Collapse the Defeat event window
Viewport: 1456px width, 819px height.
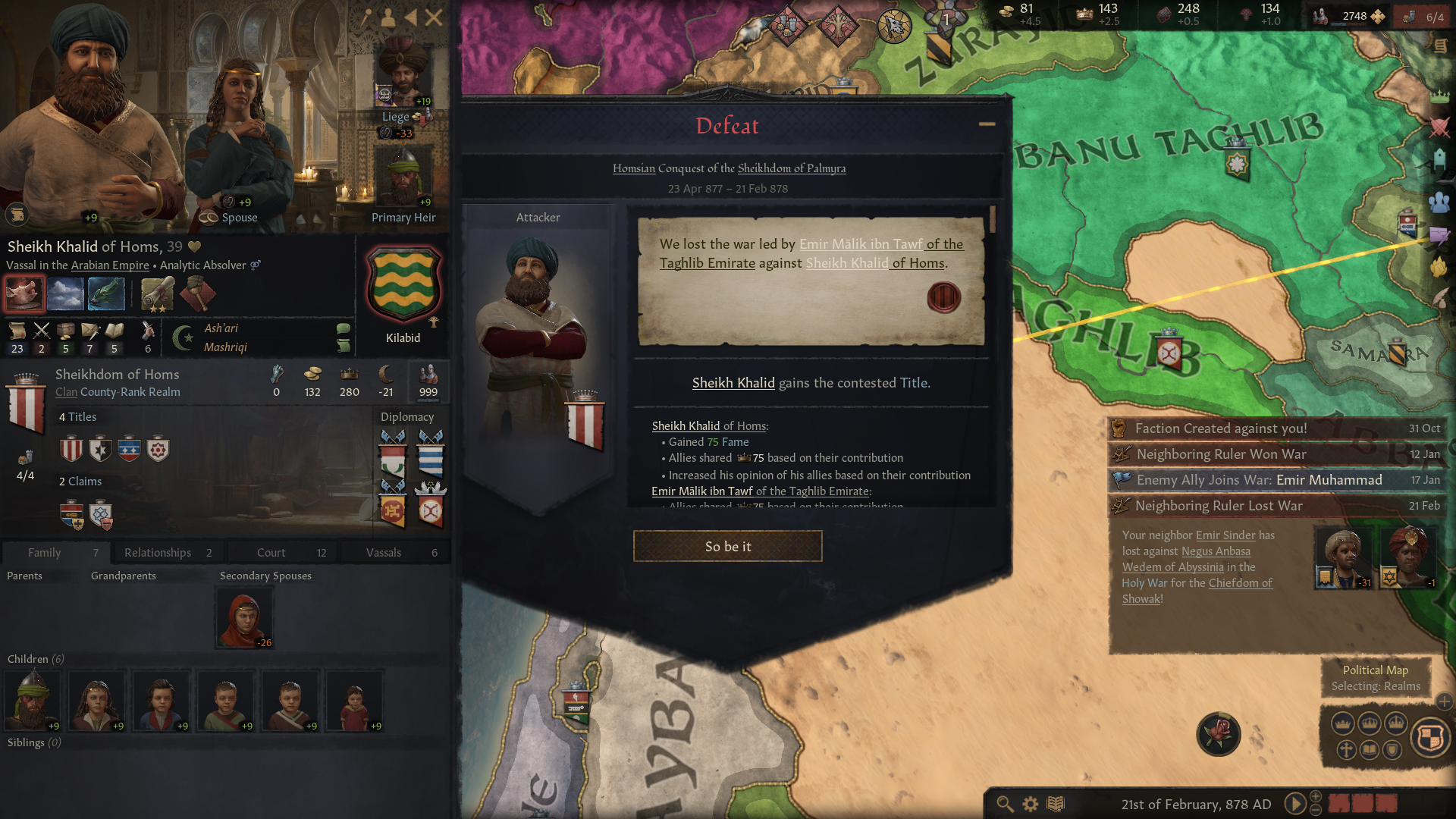(x=987, y=124)
